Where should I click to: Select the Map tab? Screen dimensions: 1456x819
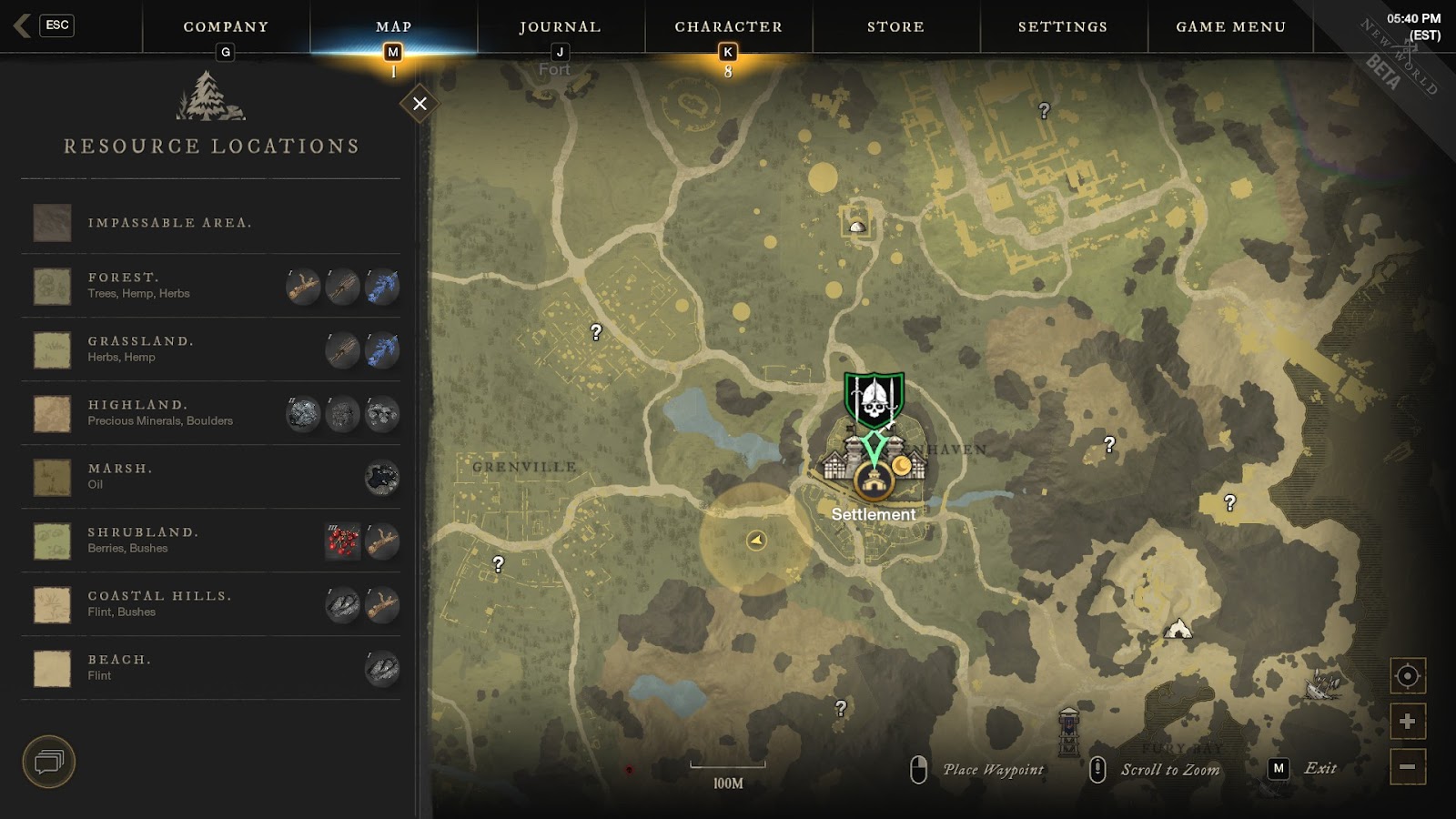pos(393,27)
